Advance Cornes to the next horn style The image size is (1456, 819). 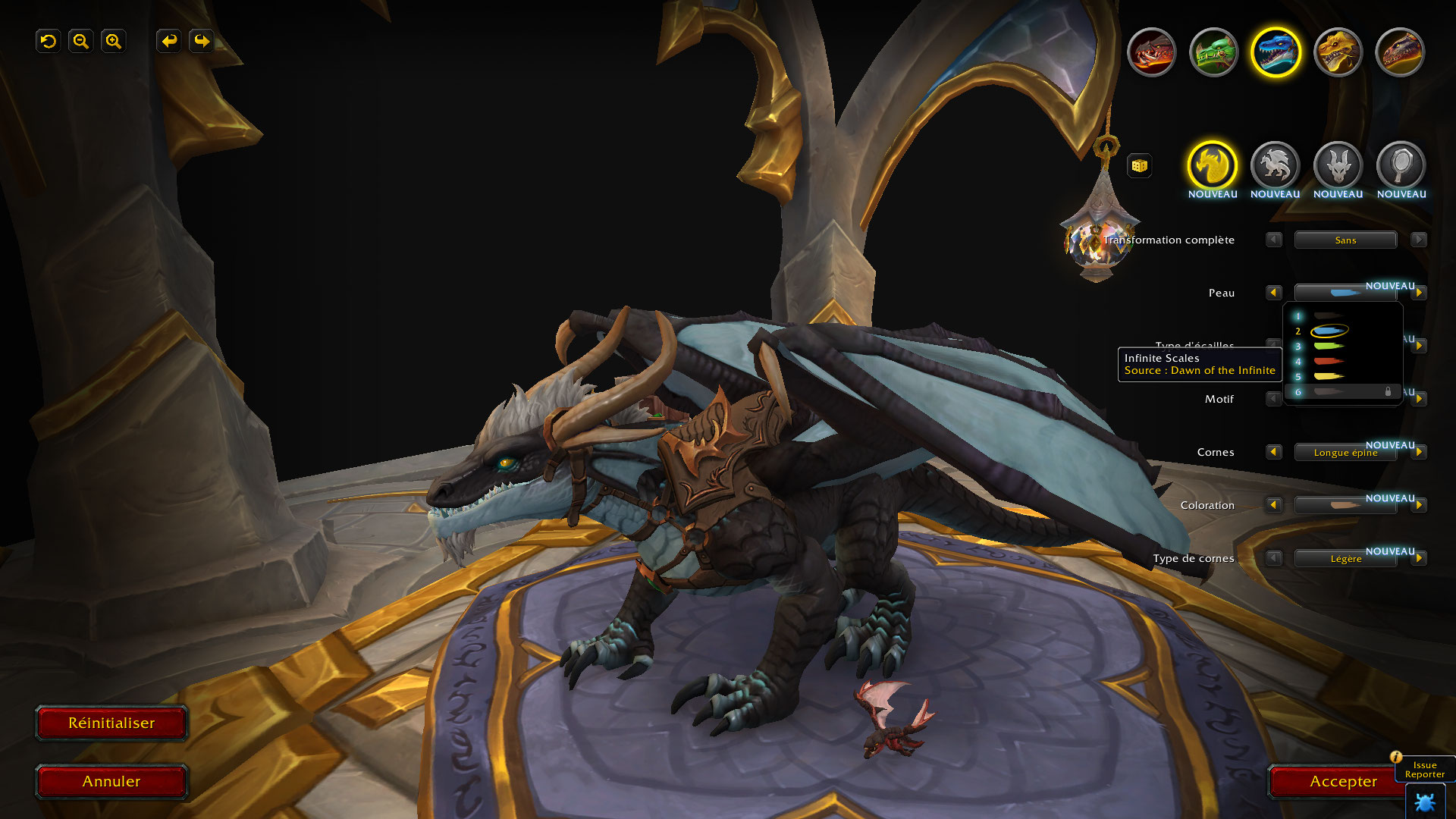1419,452
